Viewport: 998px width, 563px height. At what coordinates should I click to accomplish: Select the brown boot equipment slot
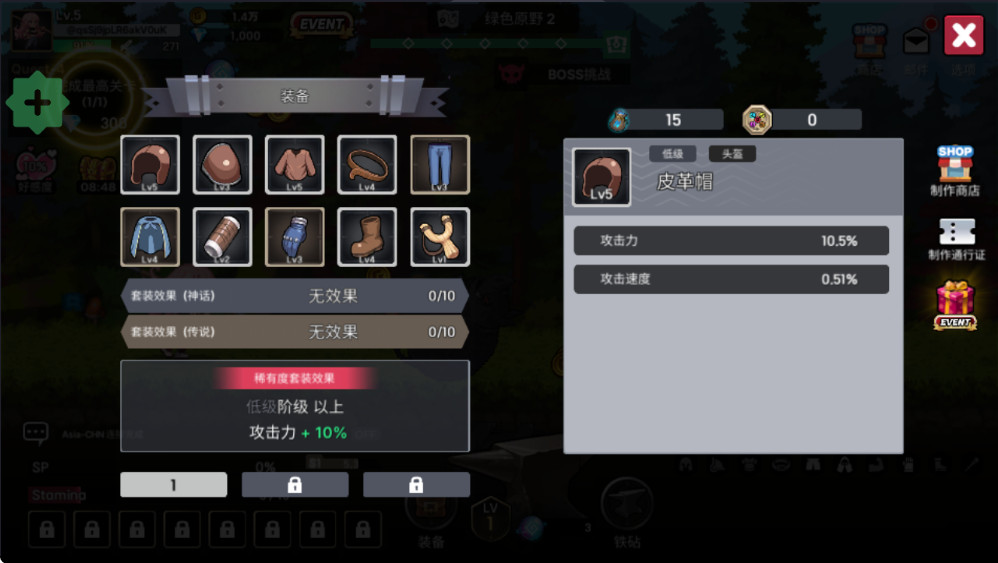[367, 237]
